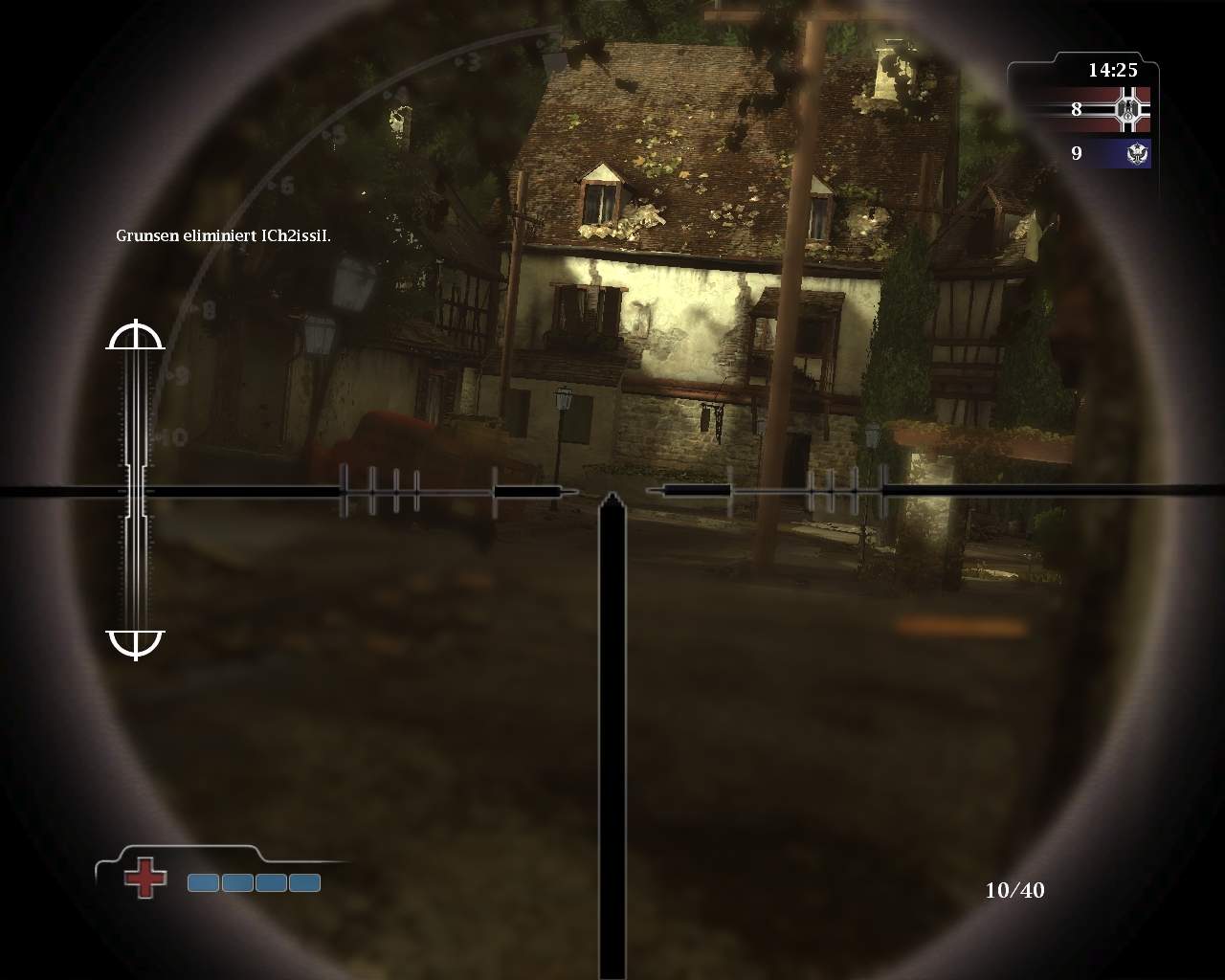Click the red cross health icon
The image size is (1225, 980).
pos(145,878)
